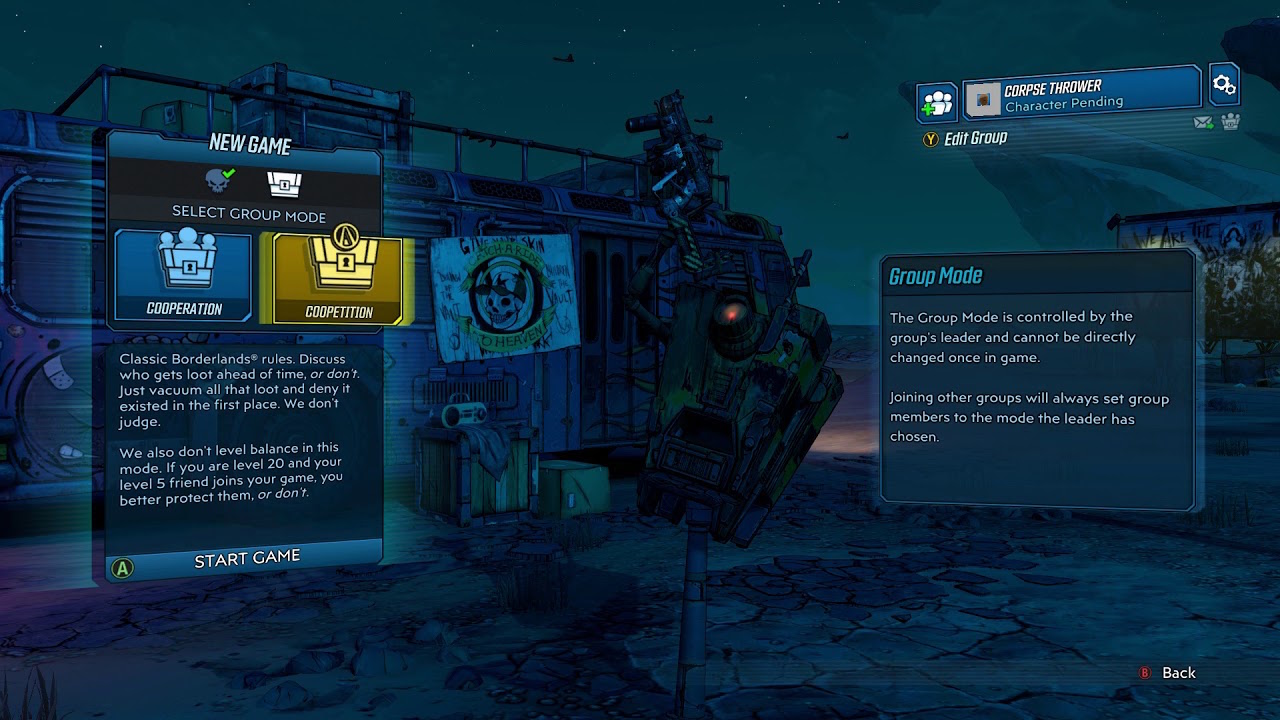
Task: Click the Start Game button
Action: tap(248, 558)
